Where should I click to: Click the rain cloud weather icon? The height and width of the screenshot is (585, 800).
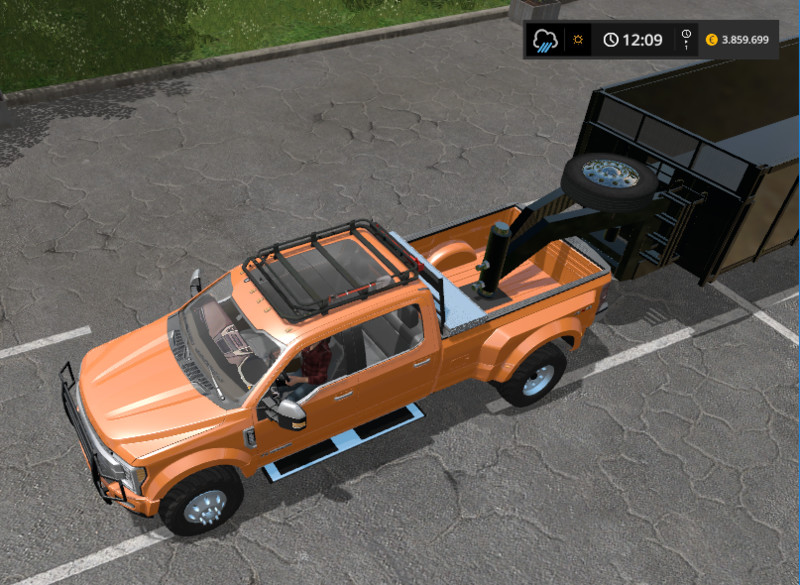click(x=545, y=41)
